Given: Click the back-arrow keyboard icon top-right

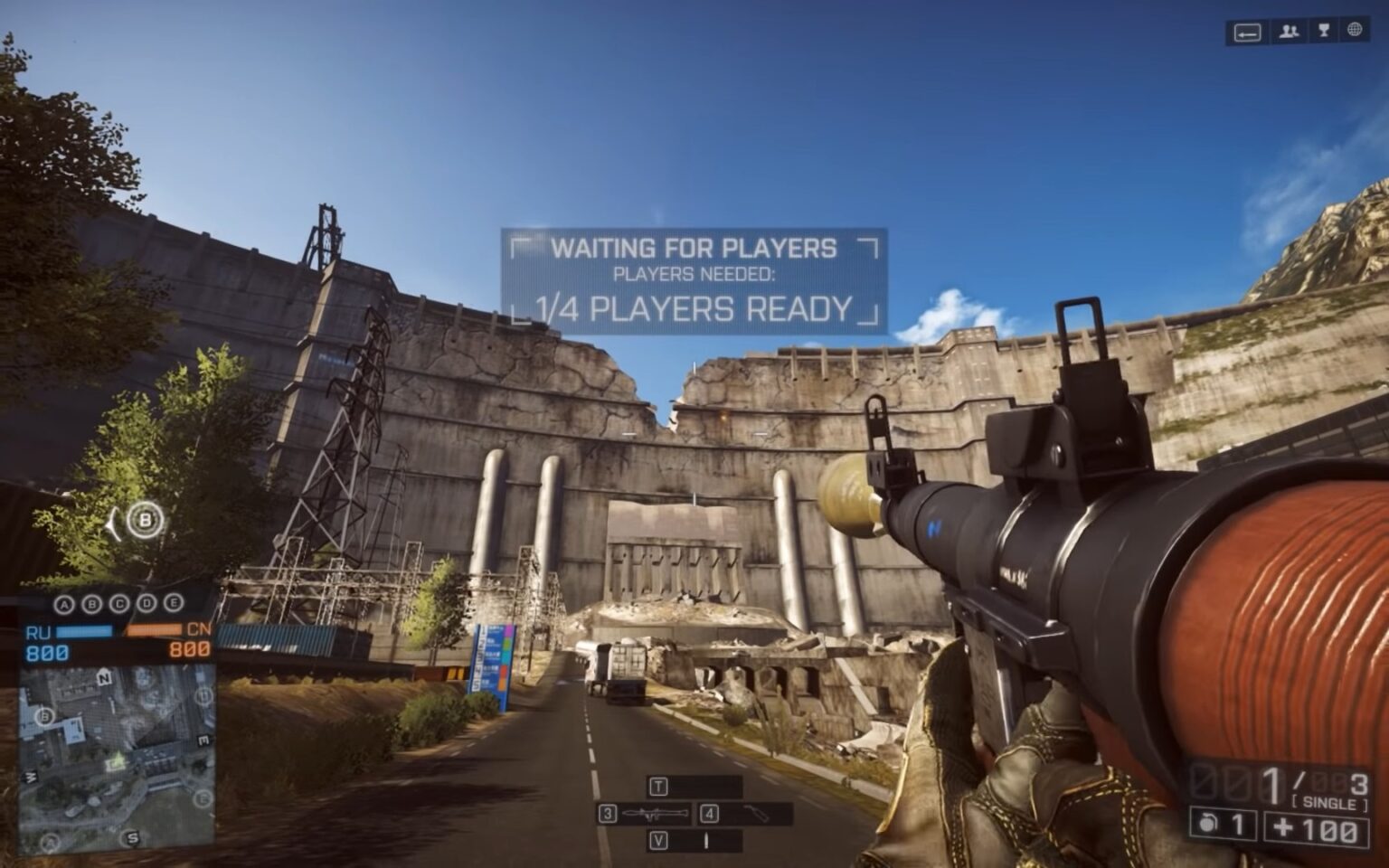Looking at the screenshot, I should tap(1249, 33).
